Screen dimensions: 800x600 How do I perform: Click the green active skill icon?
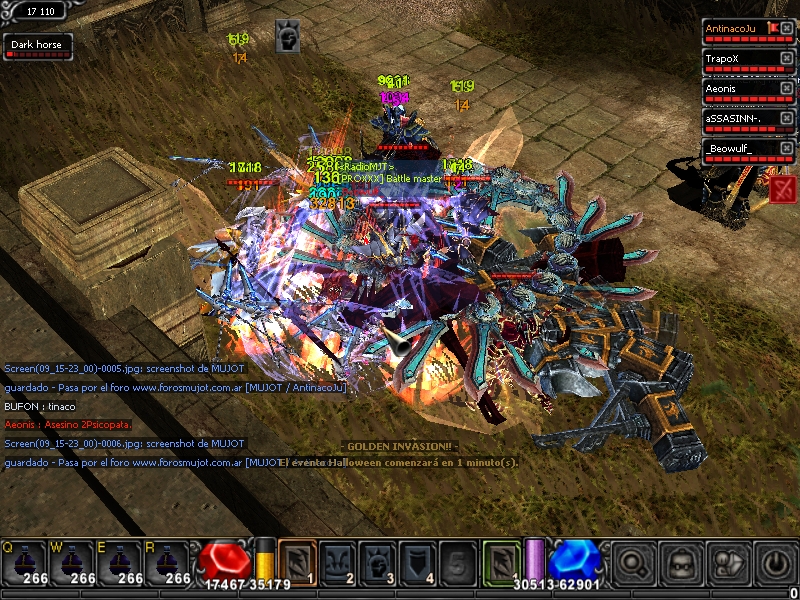(502, 560)
